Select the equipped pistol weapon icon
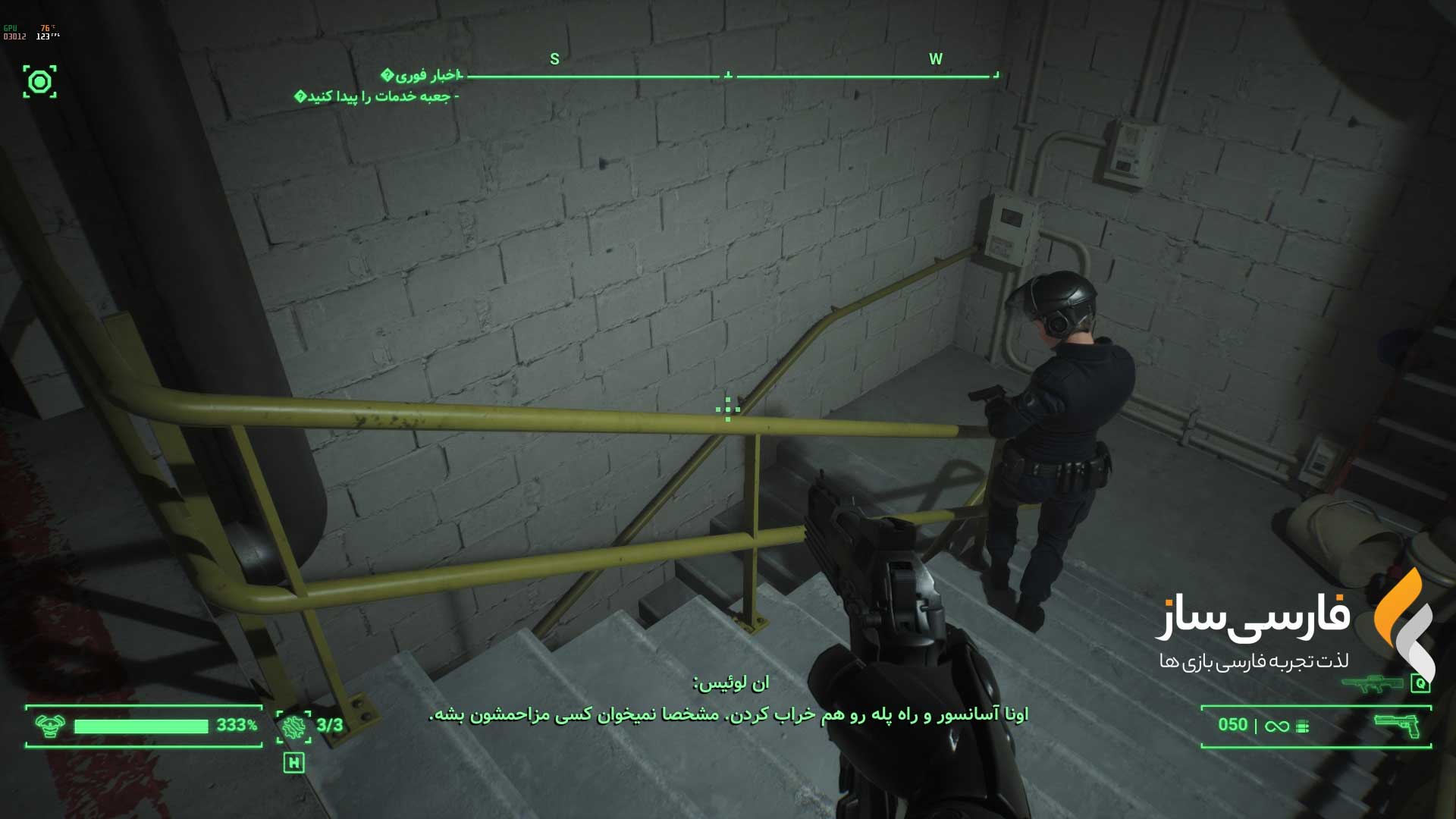 (x=1396, y=725)
